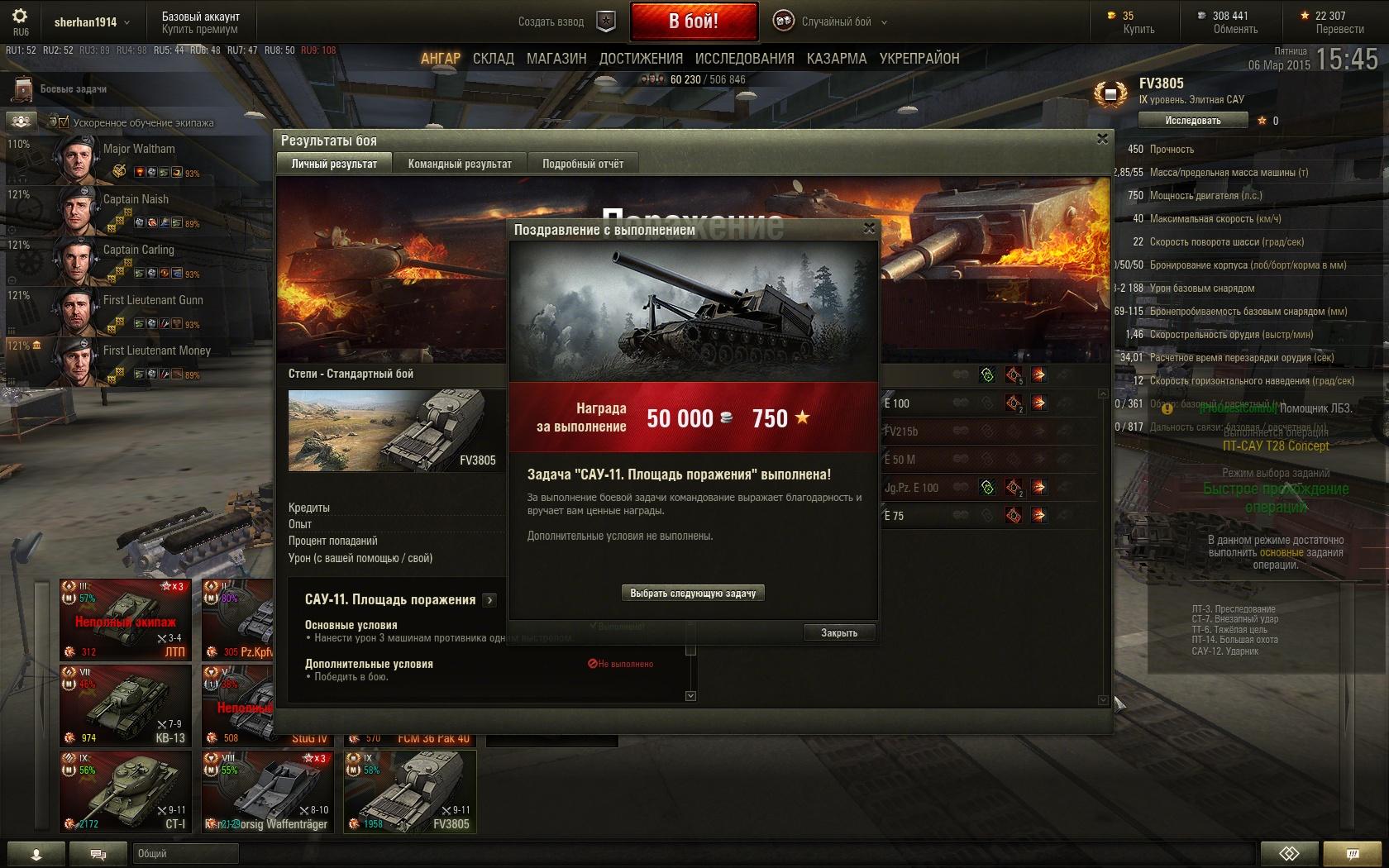The height and width of the screenshot is (868, 1389).
Task: Start battle with 'В бой!' button
Action: click(x=694, y=21)
